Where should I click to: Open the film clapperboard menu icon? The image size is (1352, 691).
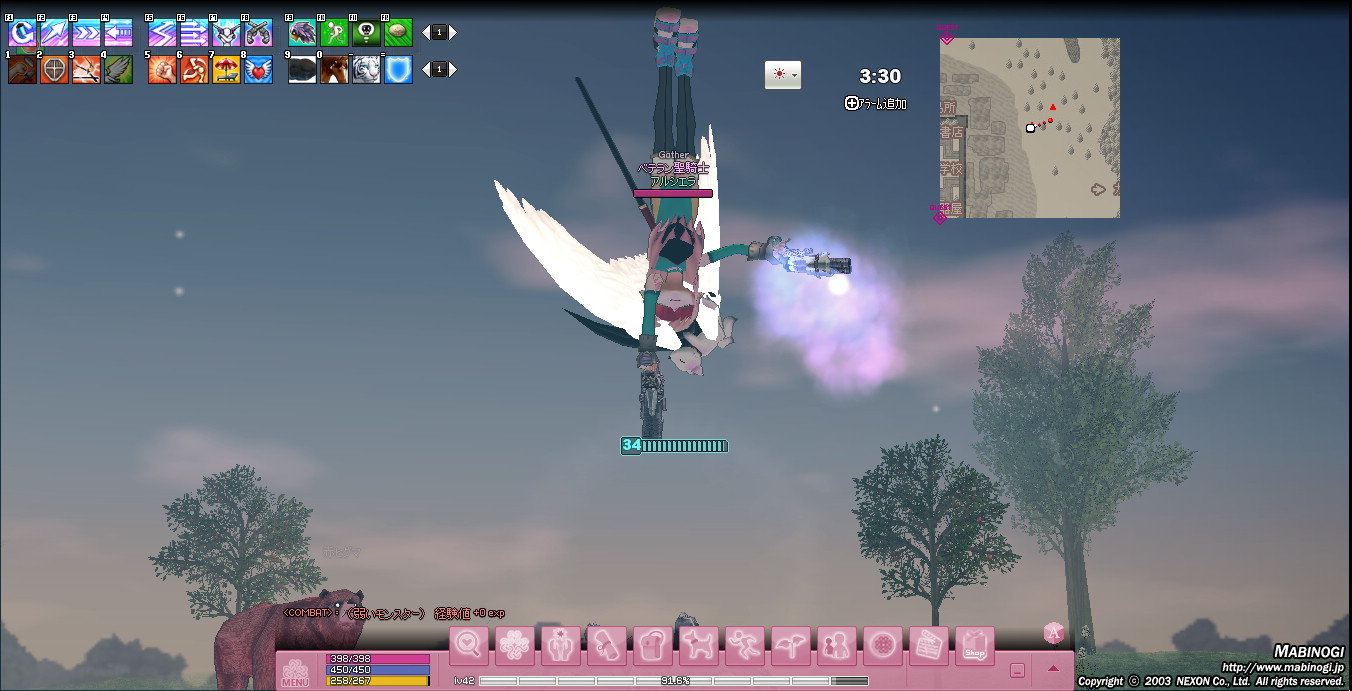click(x=928, y=645)
